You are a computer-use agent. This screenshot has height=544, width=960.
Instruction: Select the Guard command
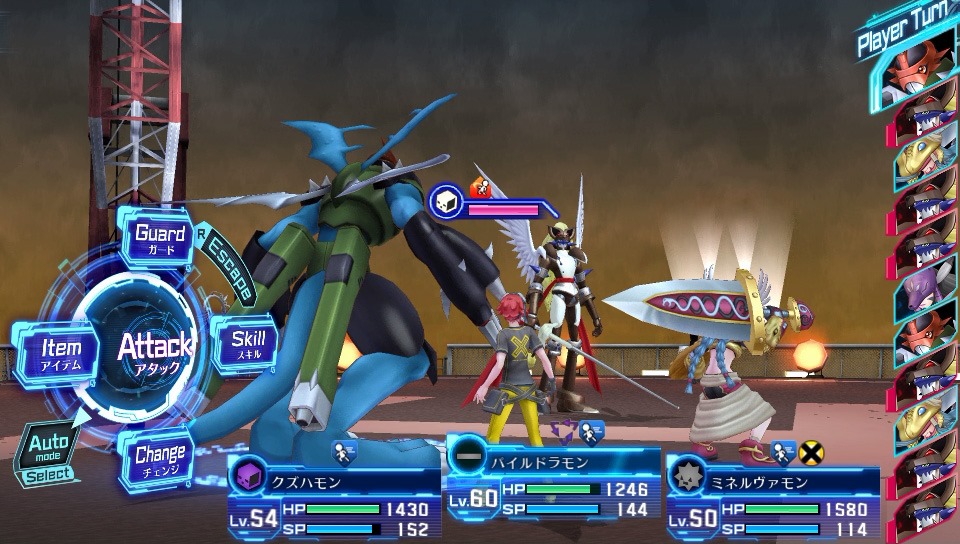point(161,238)
